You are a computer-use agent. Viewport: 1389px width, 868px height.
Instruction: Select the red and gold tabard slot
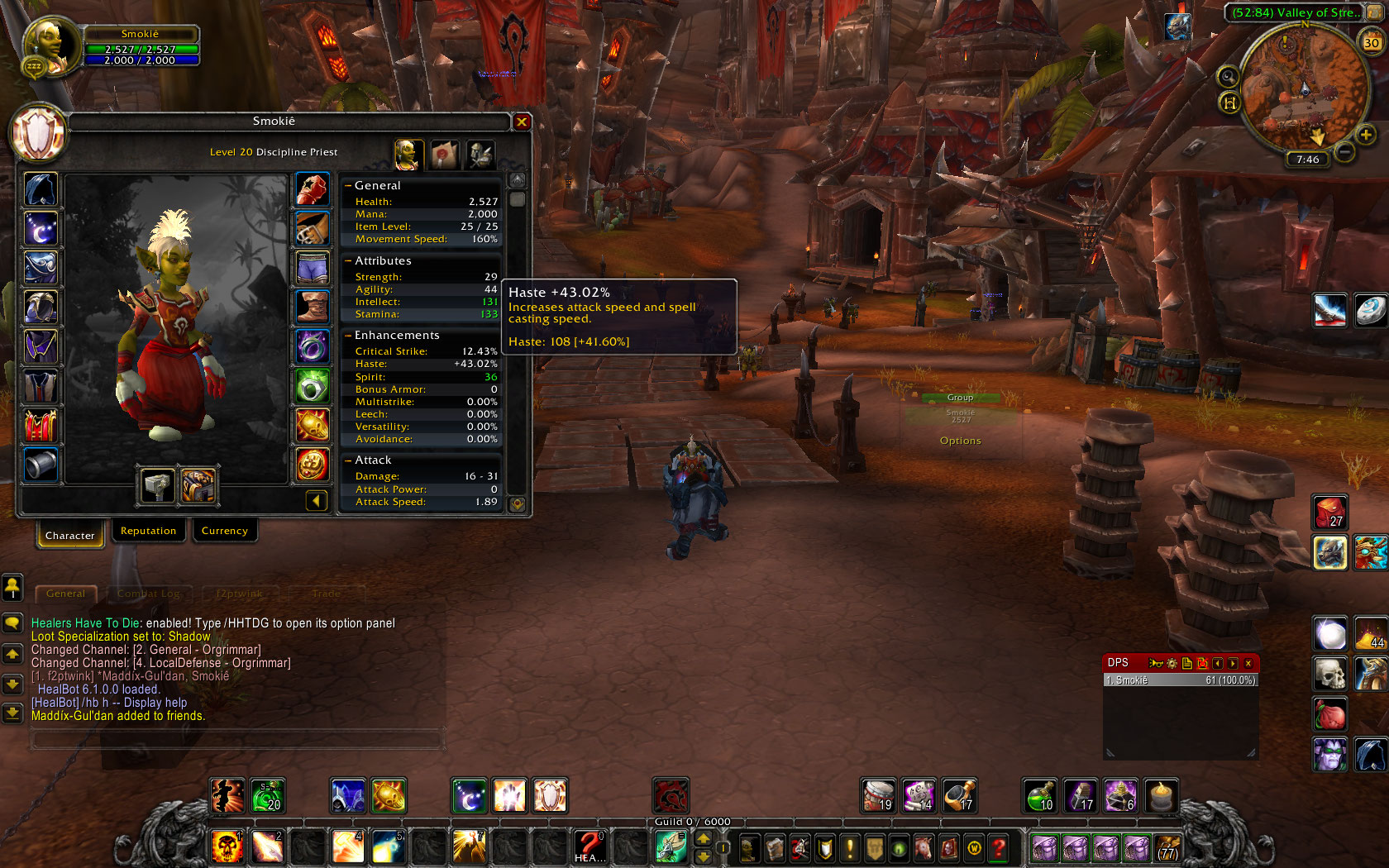tap(41, 426)
